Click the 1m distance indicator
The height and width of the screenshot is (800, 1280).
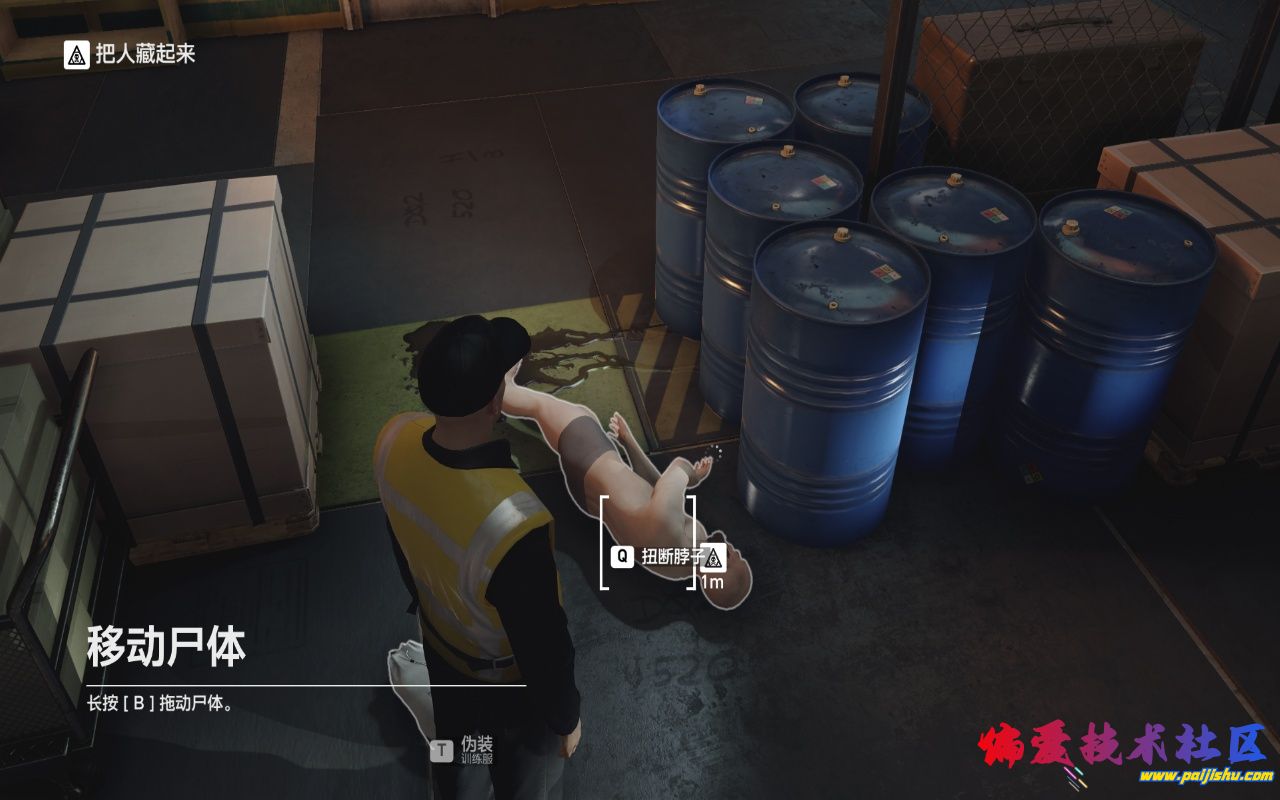pyautogui.click(x=712, y=581)
